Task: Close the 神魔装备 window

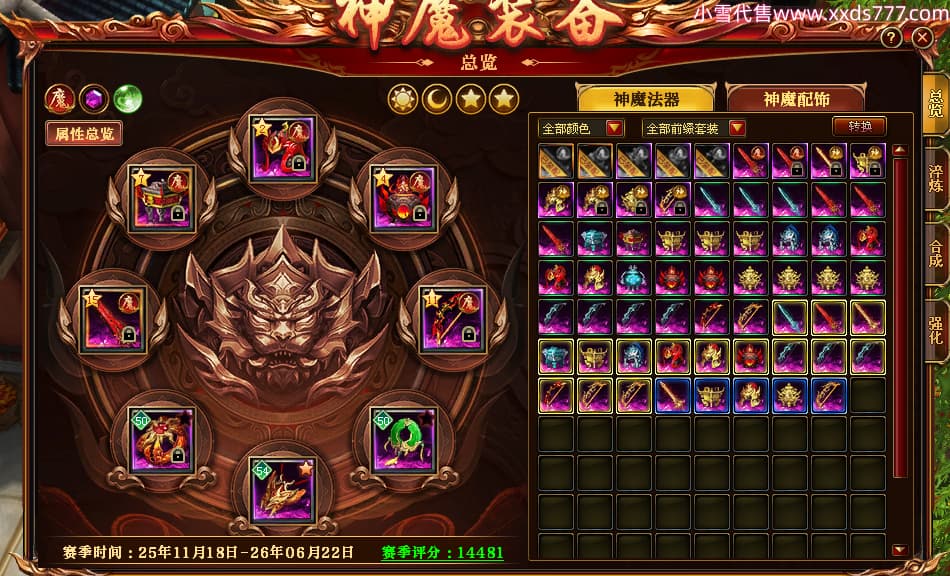Action: [x=922, y=37]
